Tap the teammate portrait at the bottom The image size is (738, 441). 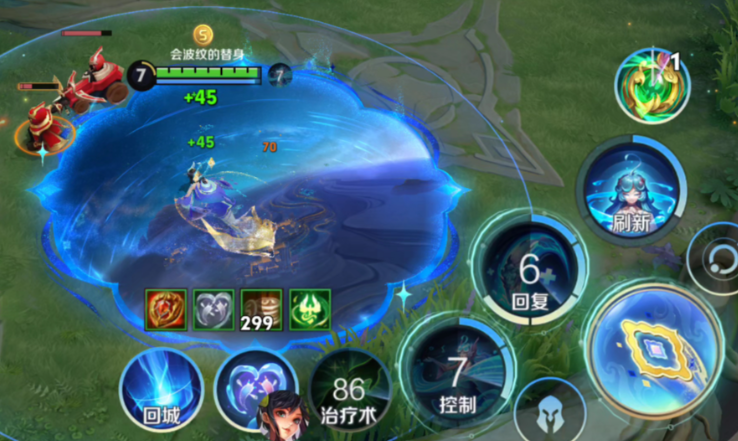282,416
